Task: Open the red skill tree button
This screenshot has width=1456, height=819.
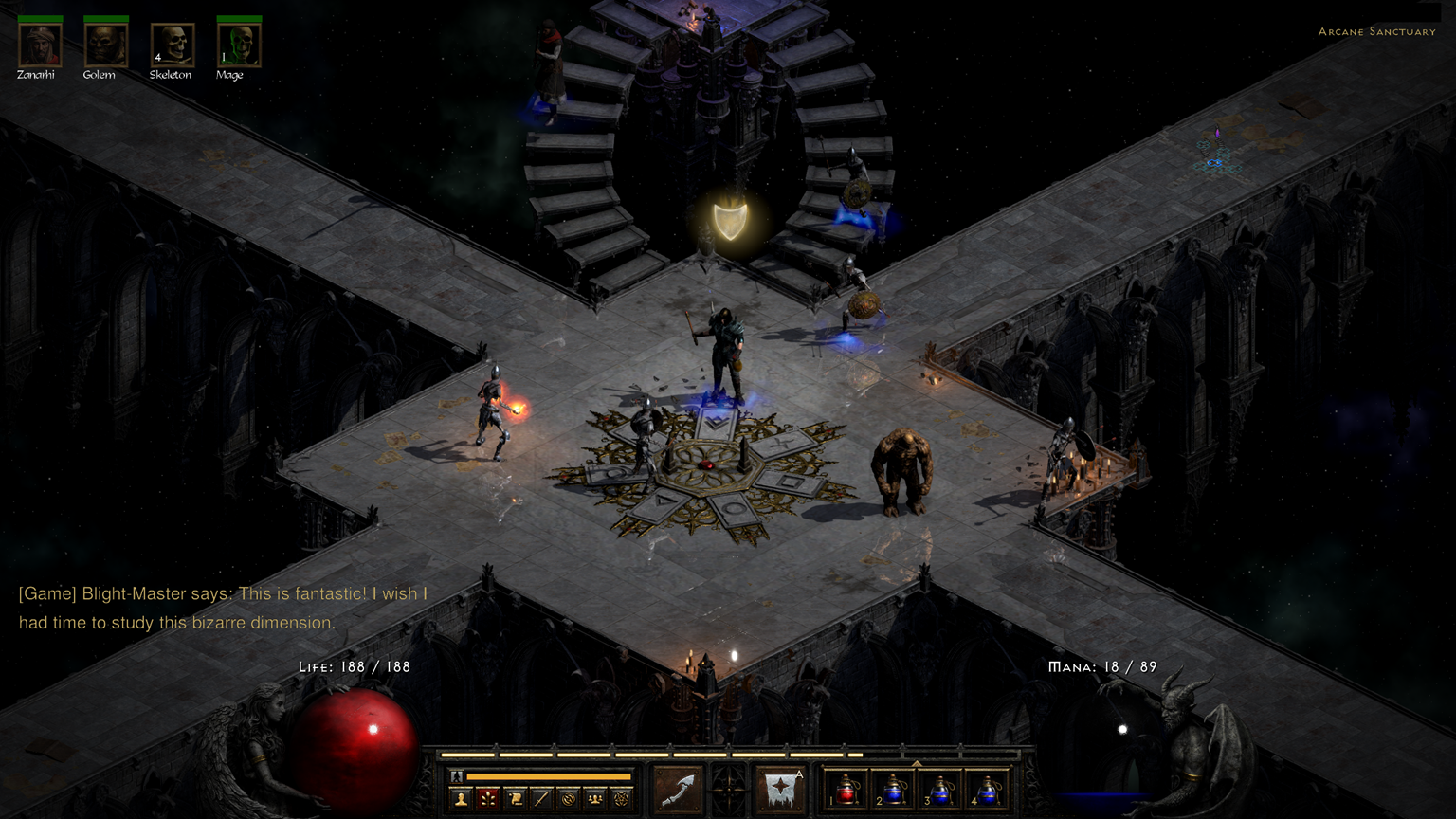Action: pos(488,799)
